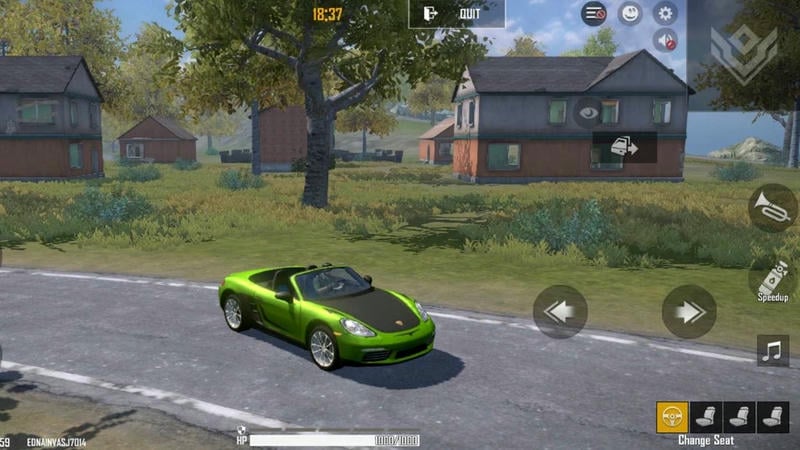Viewport: 800px width, 450px height.
Task: Toggle the muted speaker sound icon
Action: point(665,40)
